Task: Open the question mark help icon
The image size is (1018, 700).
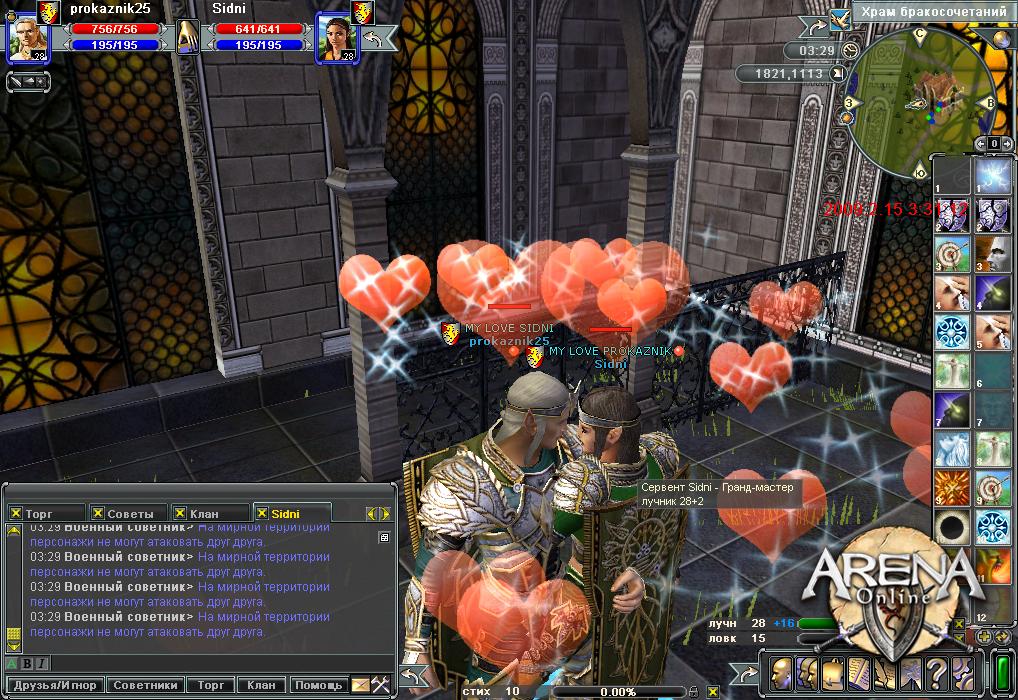Action: coord(936,673)
